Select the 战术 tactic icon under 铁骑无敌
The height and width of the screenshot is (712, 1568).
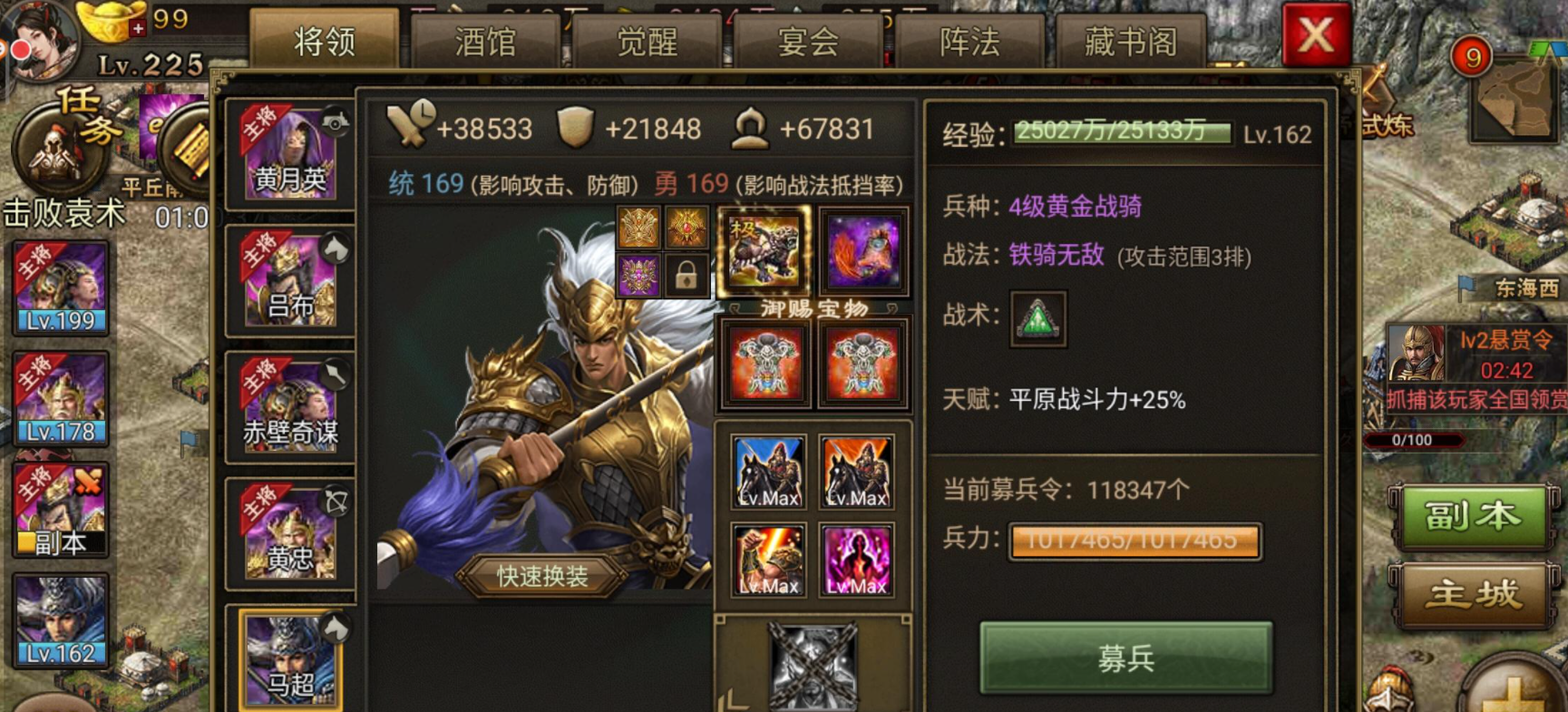coord(1037,318)
